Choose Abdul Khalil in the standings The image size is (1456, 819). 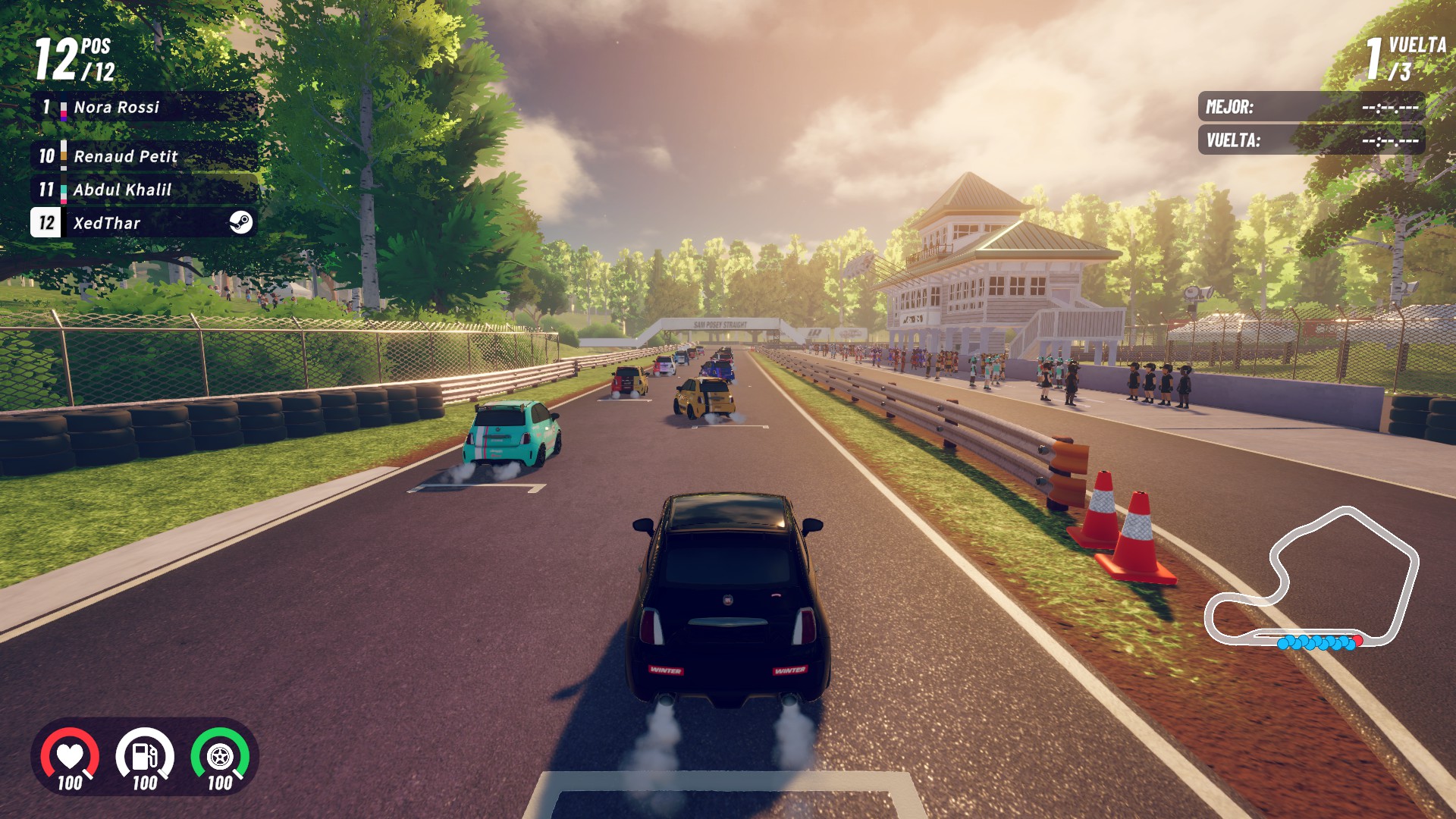(144, 190)
